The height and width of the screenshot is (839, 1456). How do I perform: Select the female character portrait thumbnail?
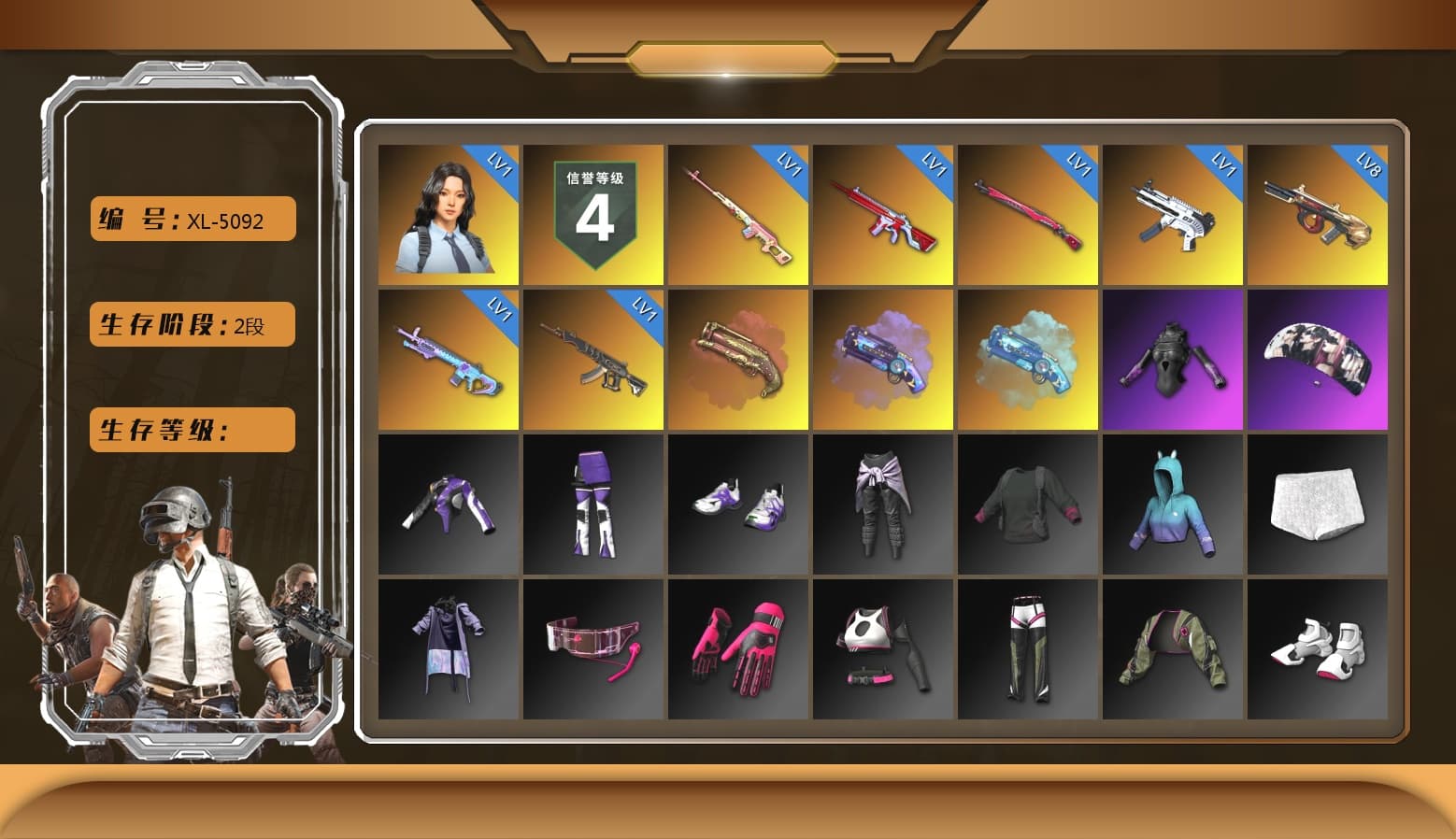click(449, 215)
